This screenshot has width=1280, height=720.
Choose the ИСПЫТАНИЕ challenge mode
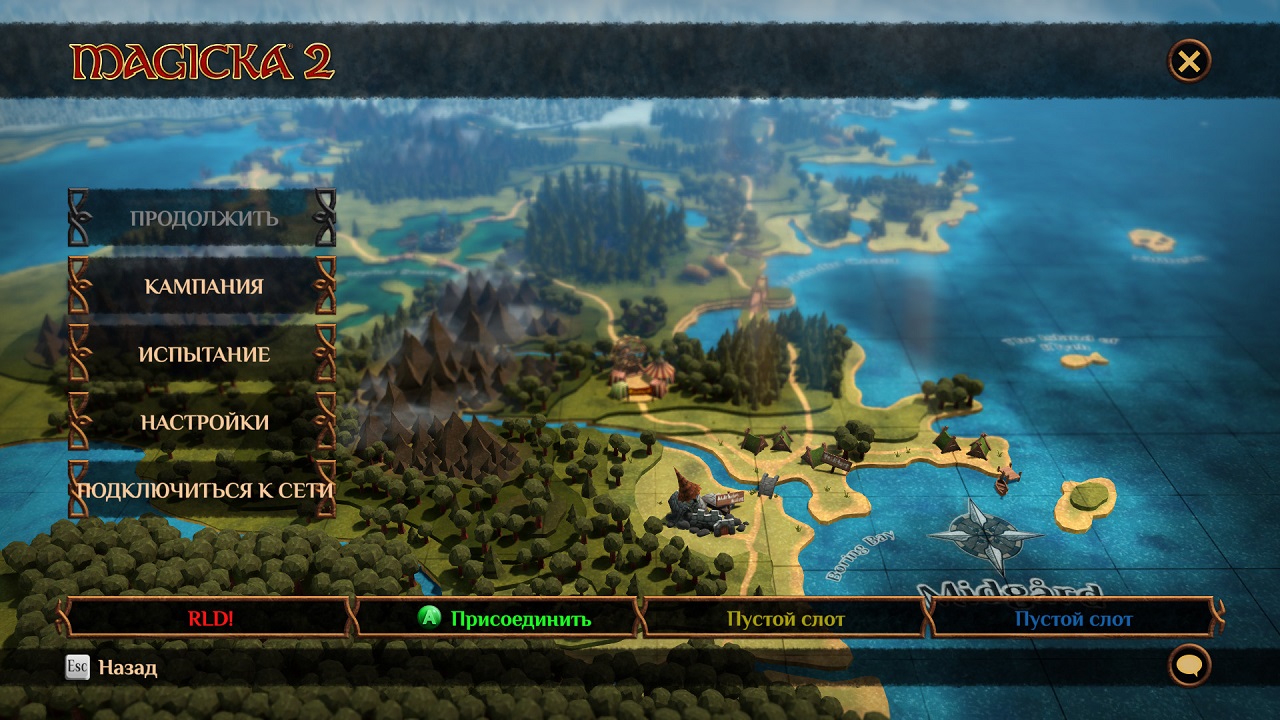(x=203, y=354)
